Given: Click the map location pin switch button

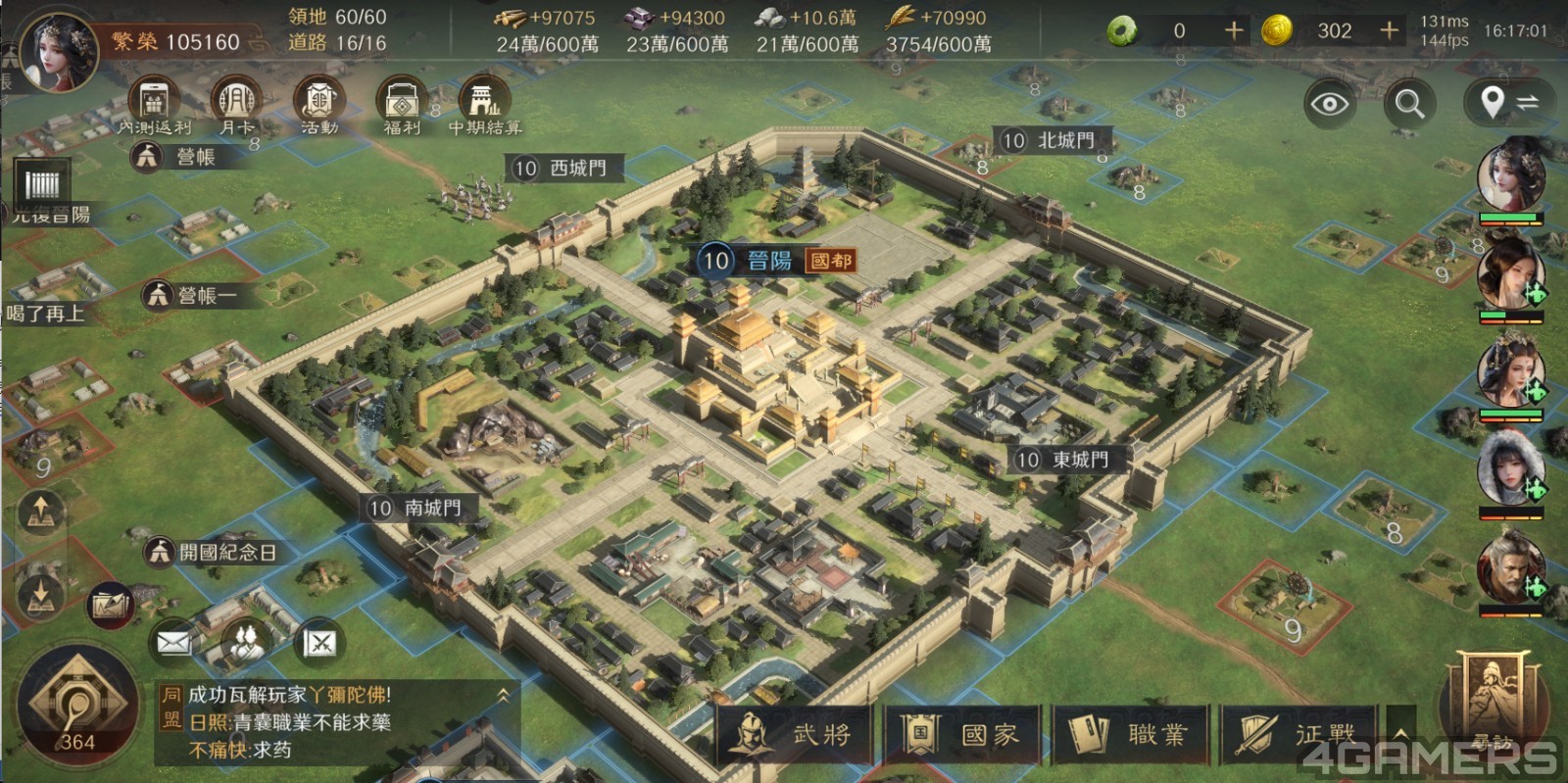Looking at the screenshot, I should point(1508,102).
